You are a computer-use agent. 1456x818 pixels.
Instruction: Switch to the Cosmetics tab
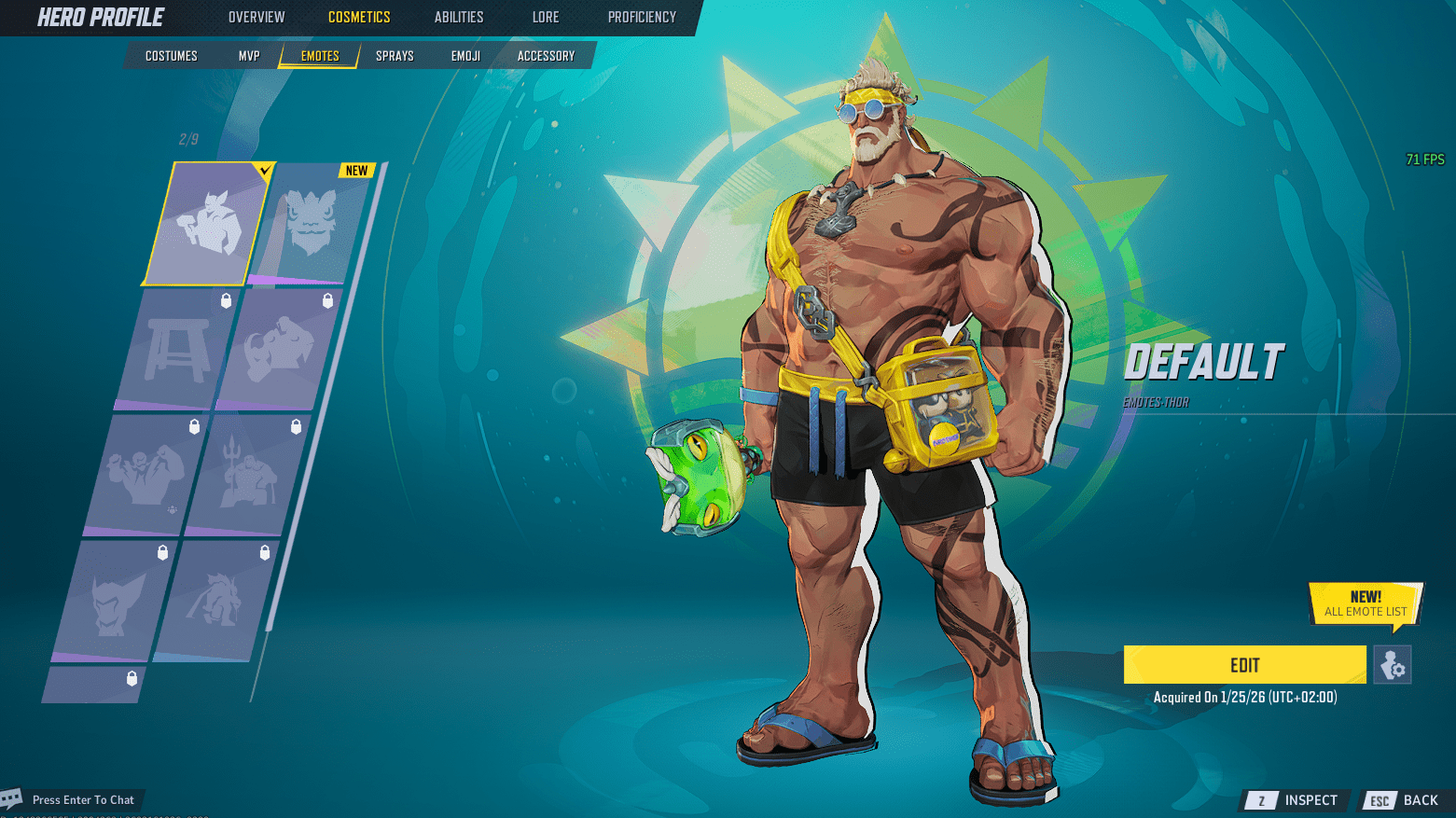tap(359, 17)
